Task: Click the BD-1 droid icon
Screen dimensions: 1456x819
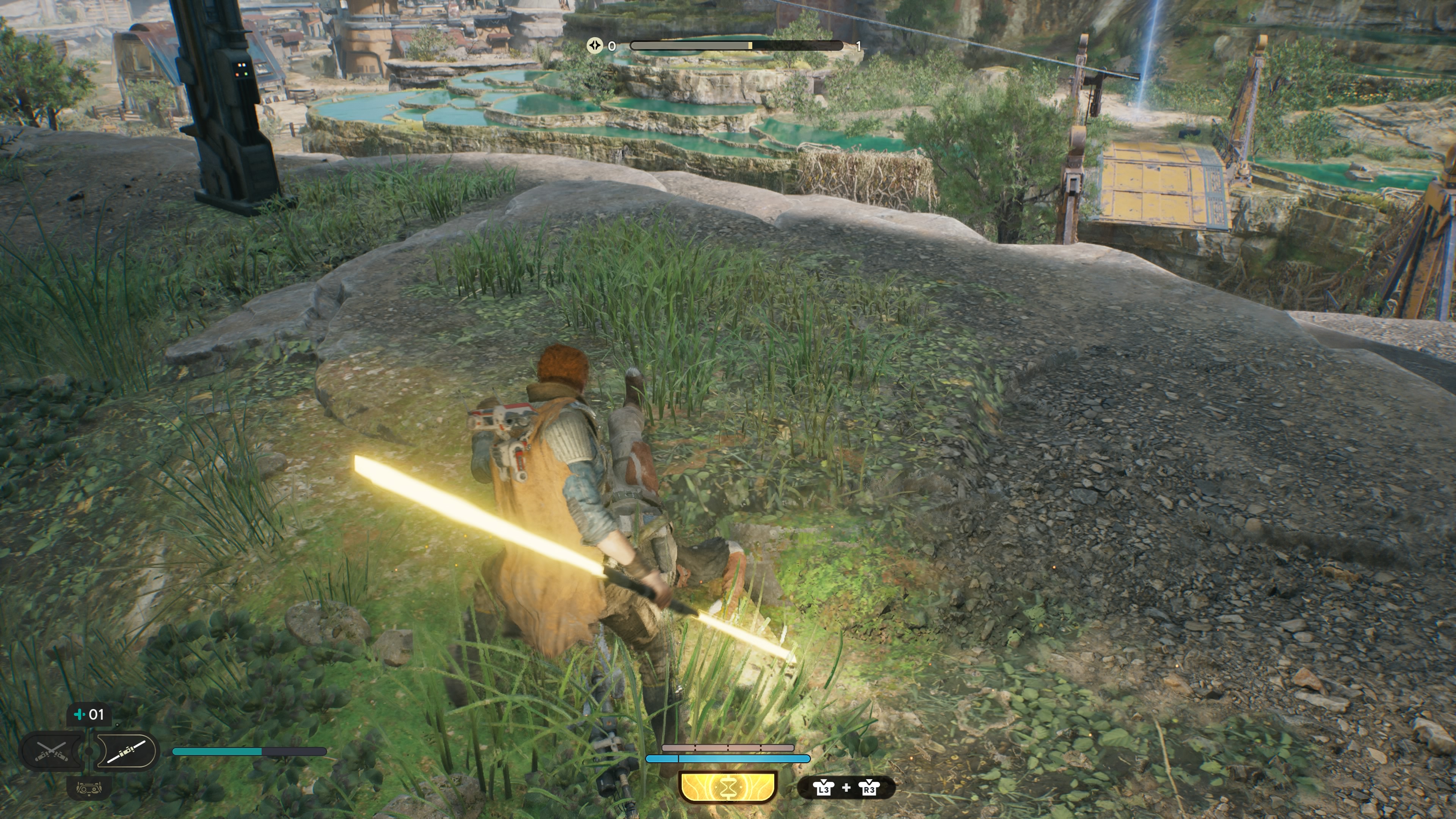Action: pos(89,788)
